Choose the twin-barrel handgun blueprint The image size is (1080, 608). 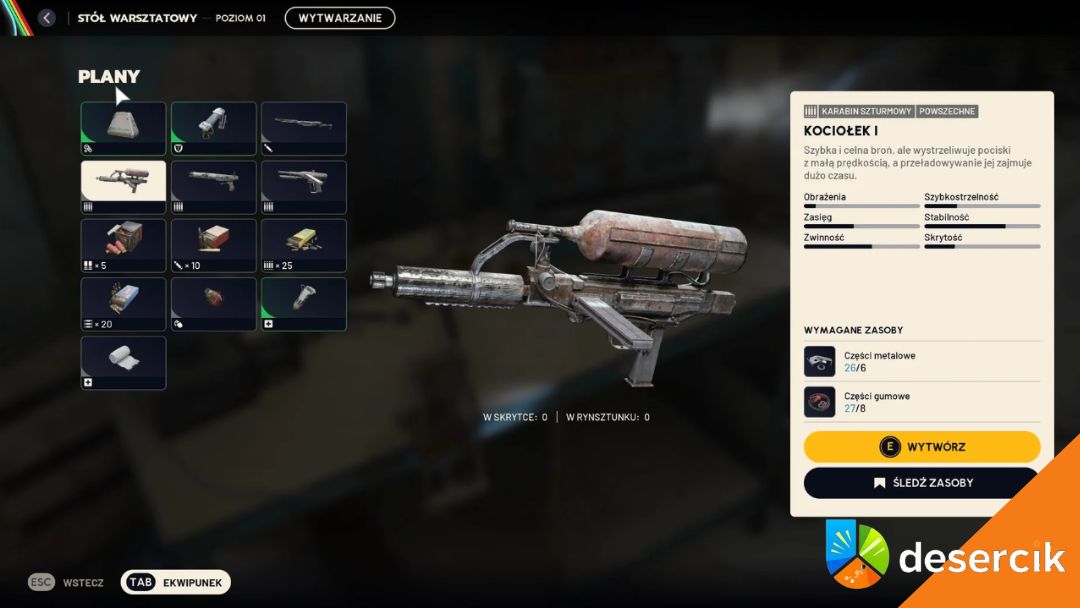(303, 187)
